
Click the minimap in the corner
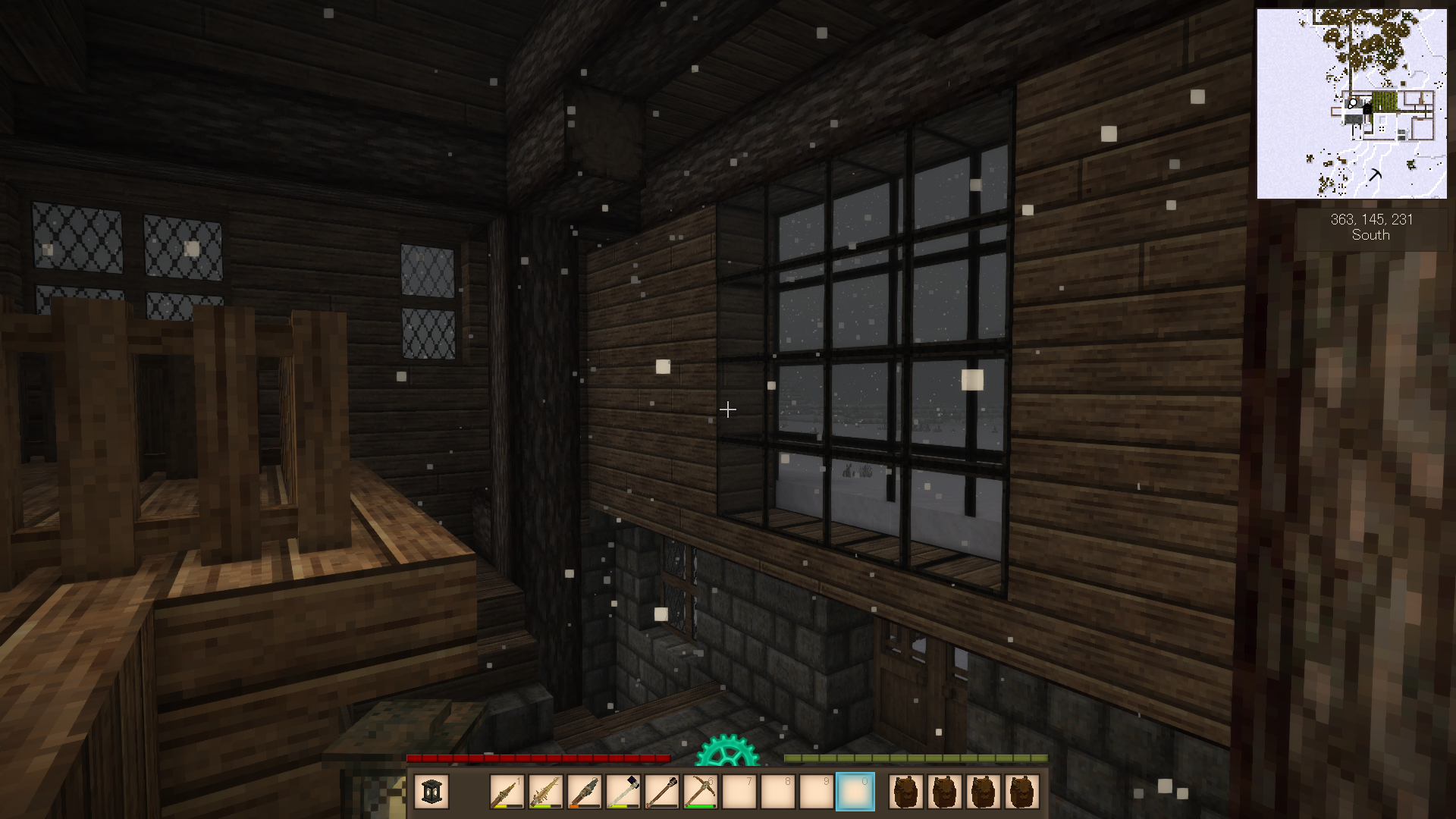pos(1351,104)
